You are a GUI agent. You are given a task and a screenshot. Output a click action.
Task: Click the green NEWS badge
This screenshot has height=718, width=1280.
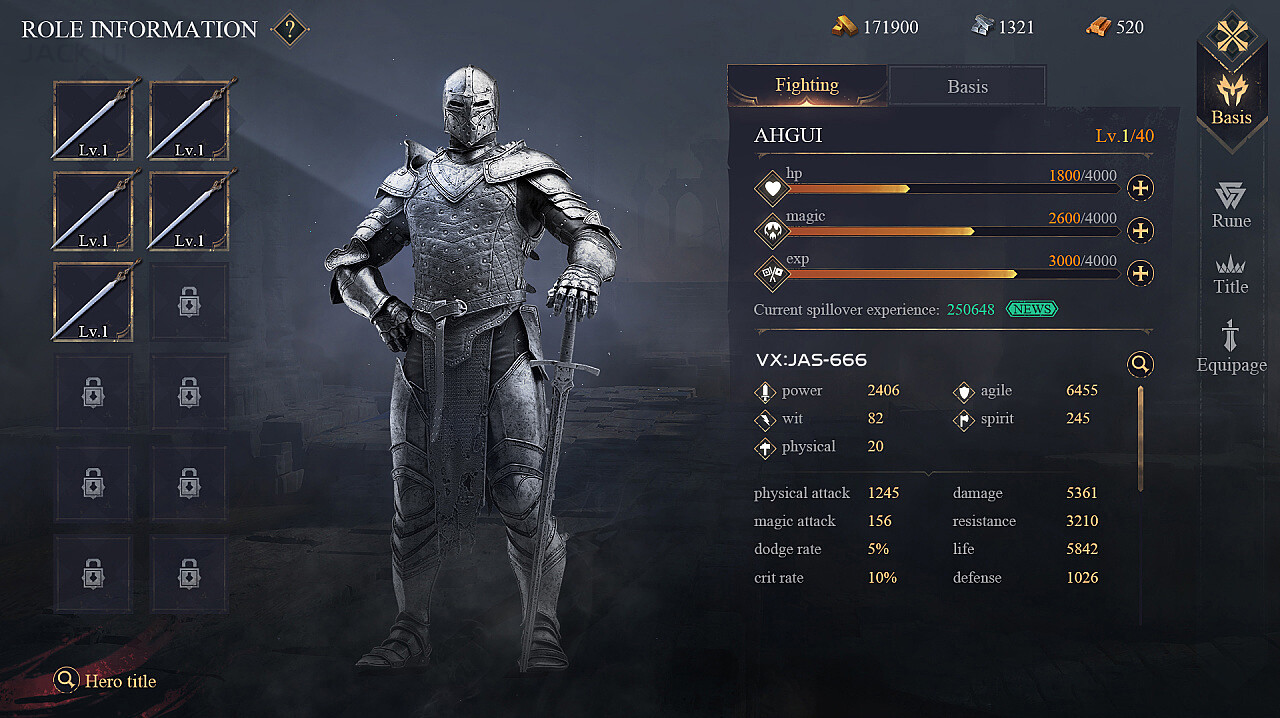pyautogui.click(x=1031, y=309)
